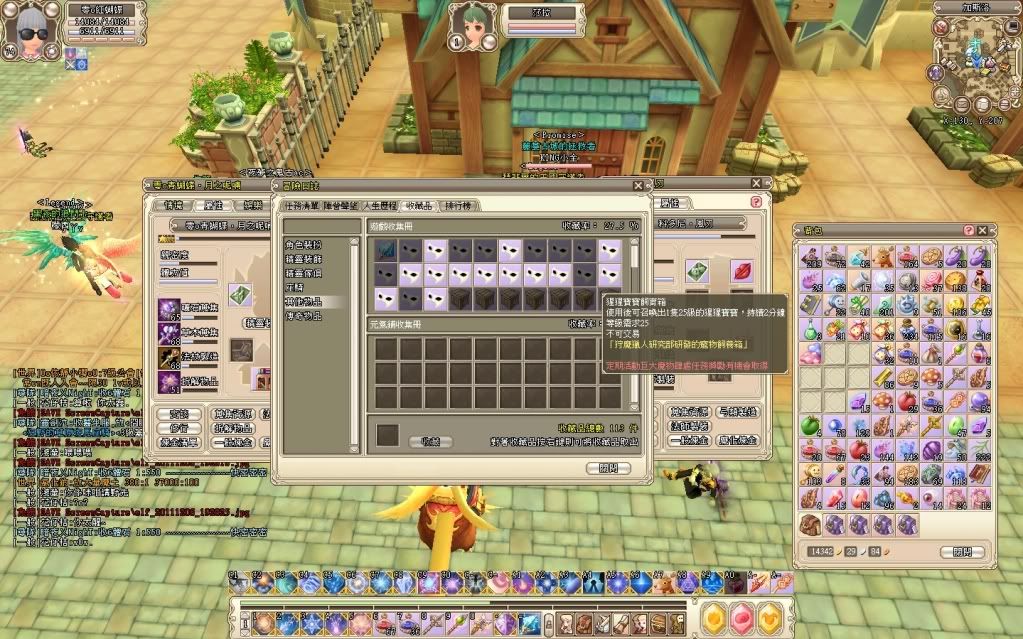This screenshot has height=639, width=1023.
Task: Close the adventure journal window with X
Action: pos(638,185)
